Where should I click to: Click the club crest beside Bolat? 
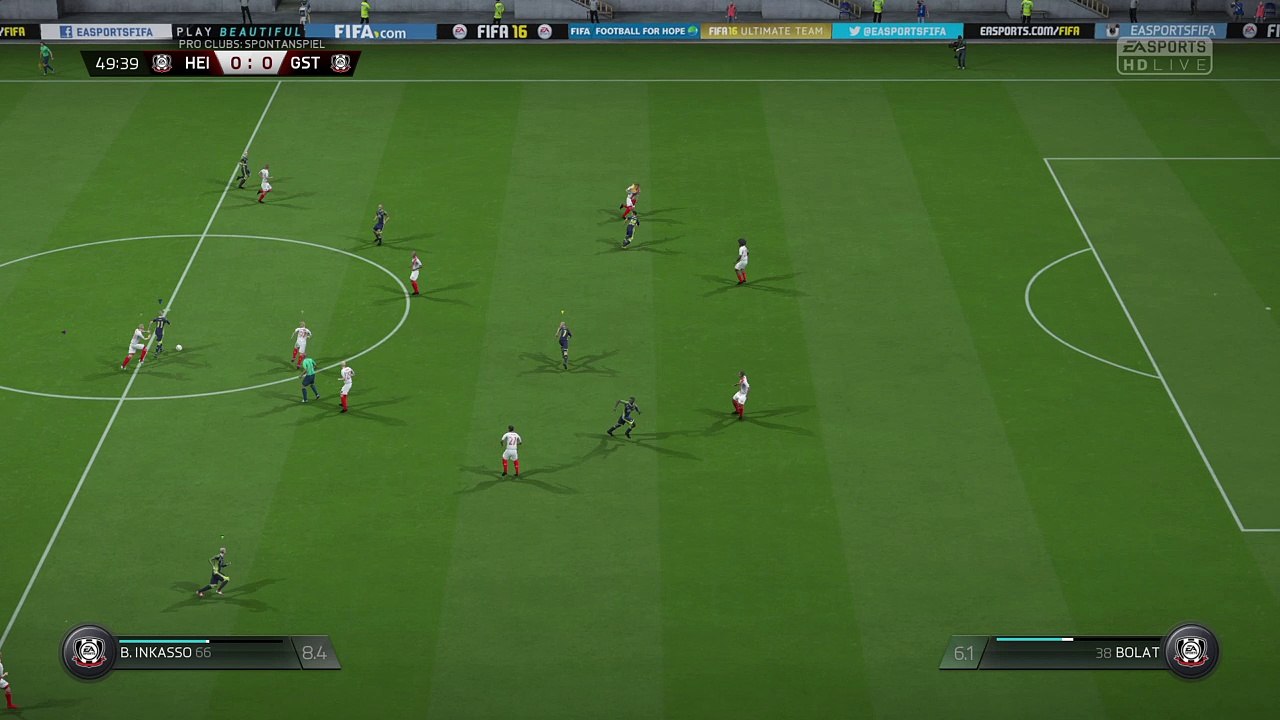pos(1190,652)
